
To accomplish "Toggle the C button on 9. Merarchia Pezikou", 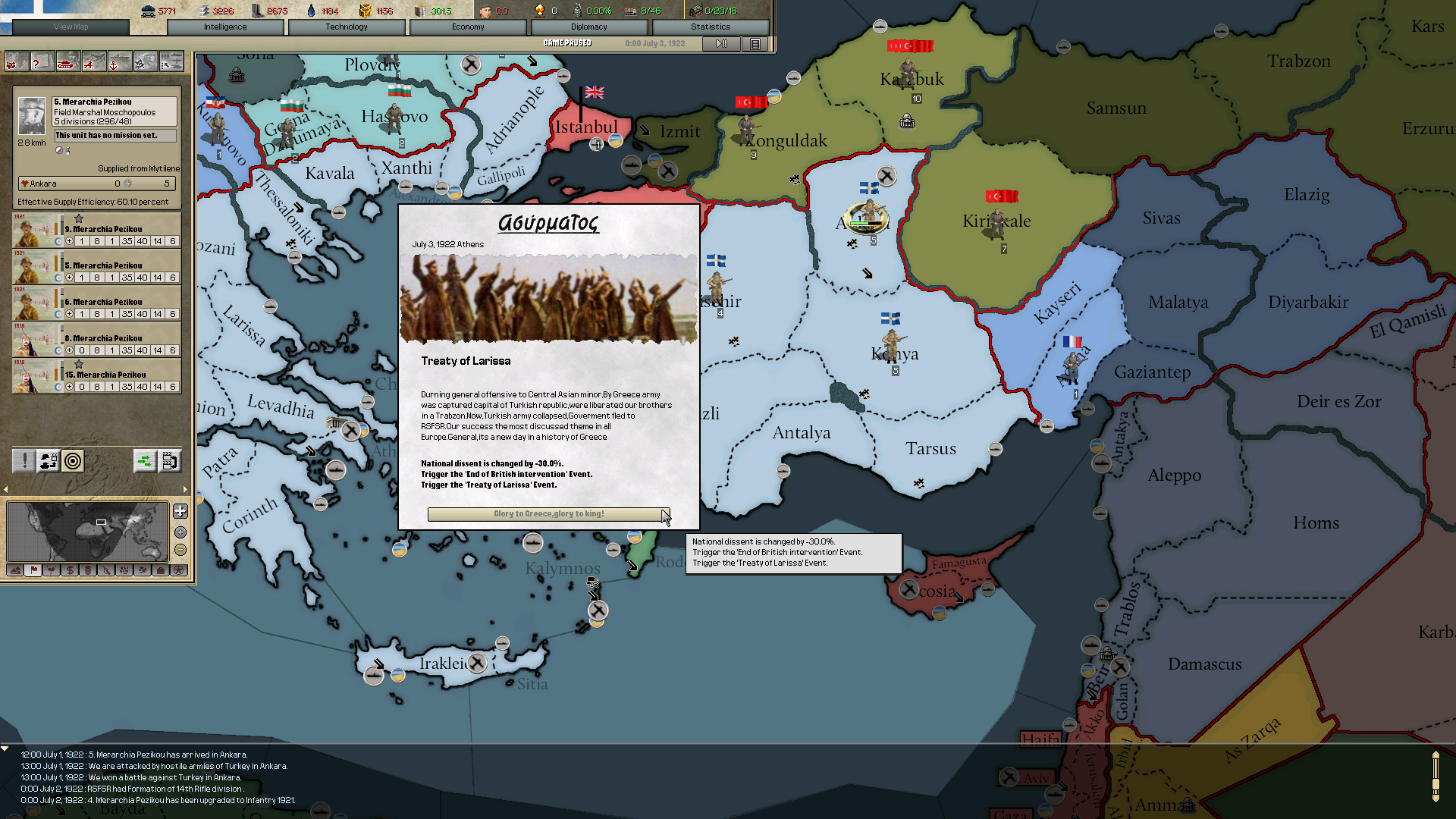I will (57, 240).
